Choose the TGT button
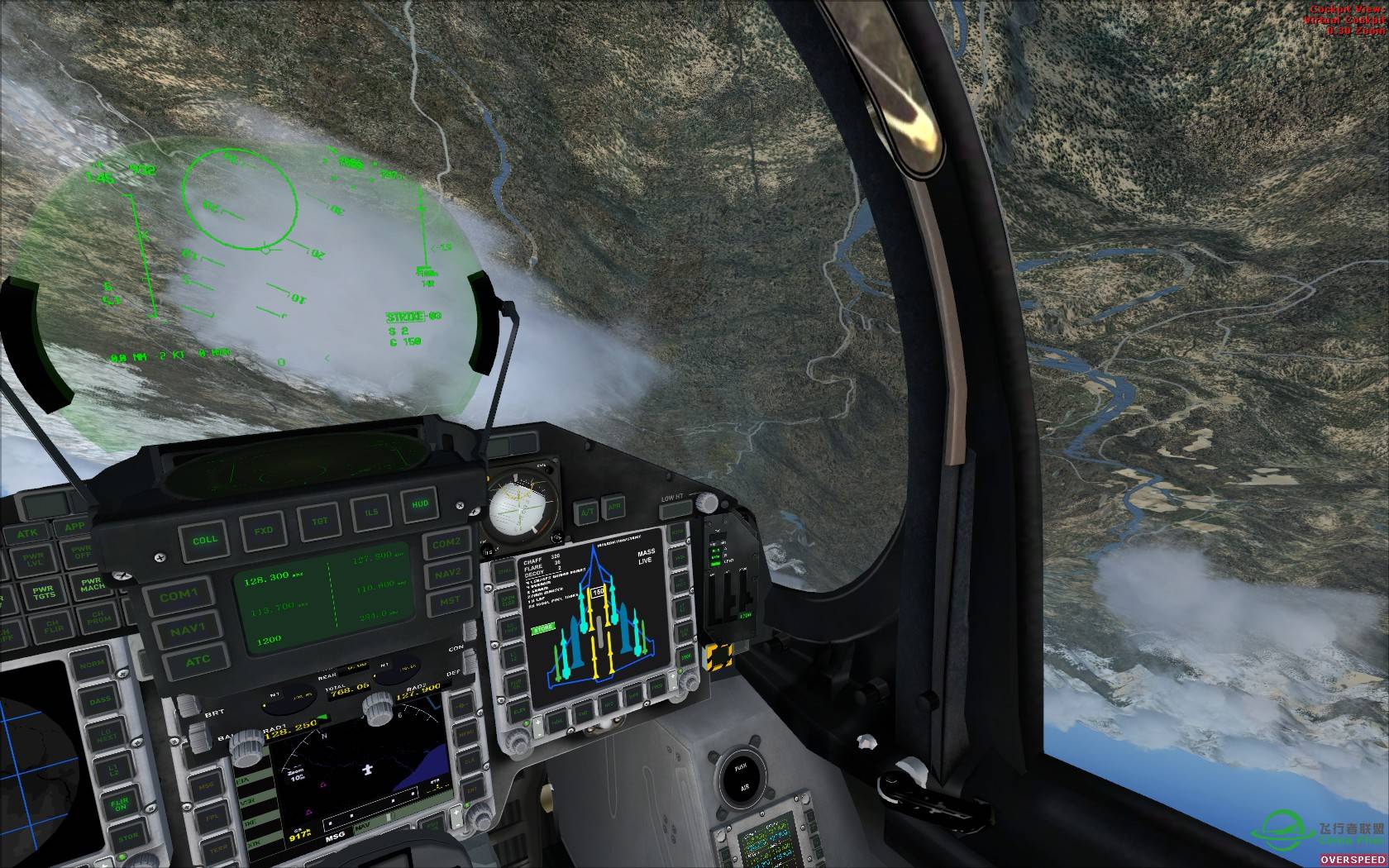Screen dimensions: 1389x868 [319, 521]
